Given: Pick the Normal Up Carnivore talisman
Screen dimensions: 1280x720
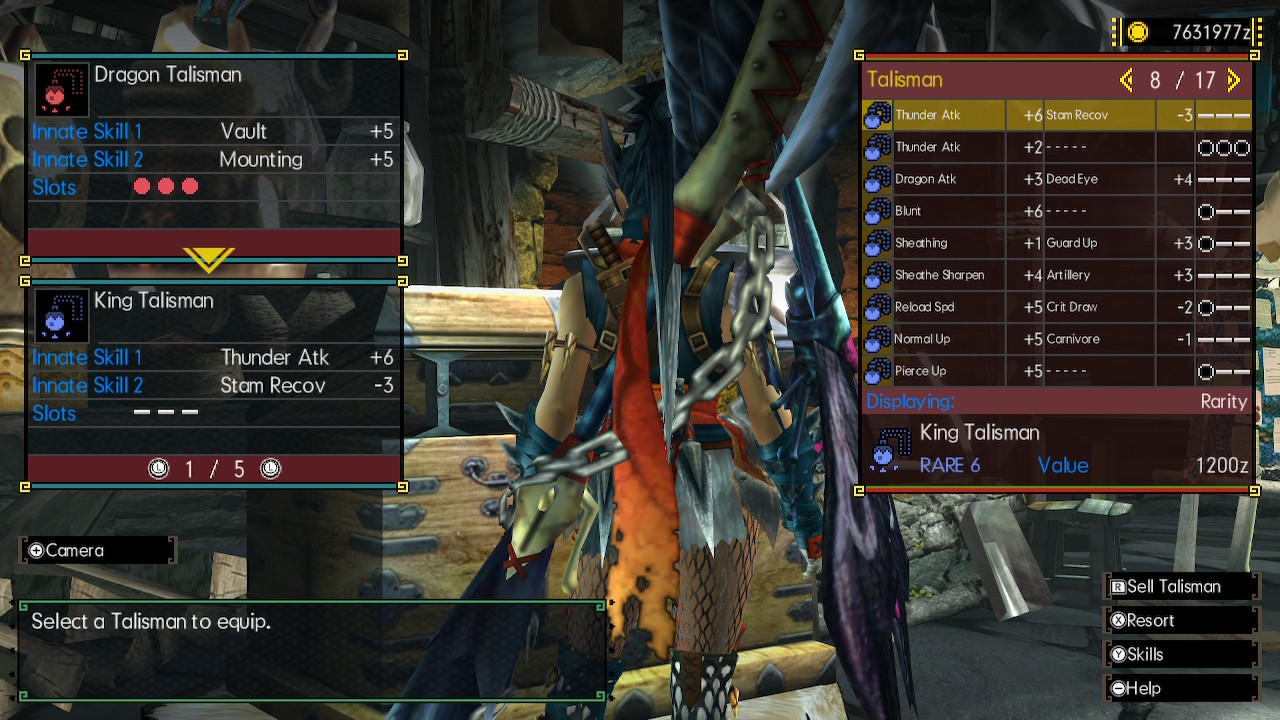Looking at the screenshot, I should (1056, 339).
